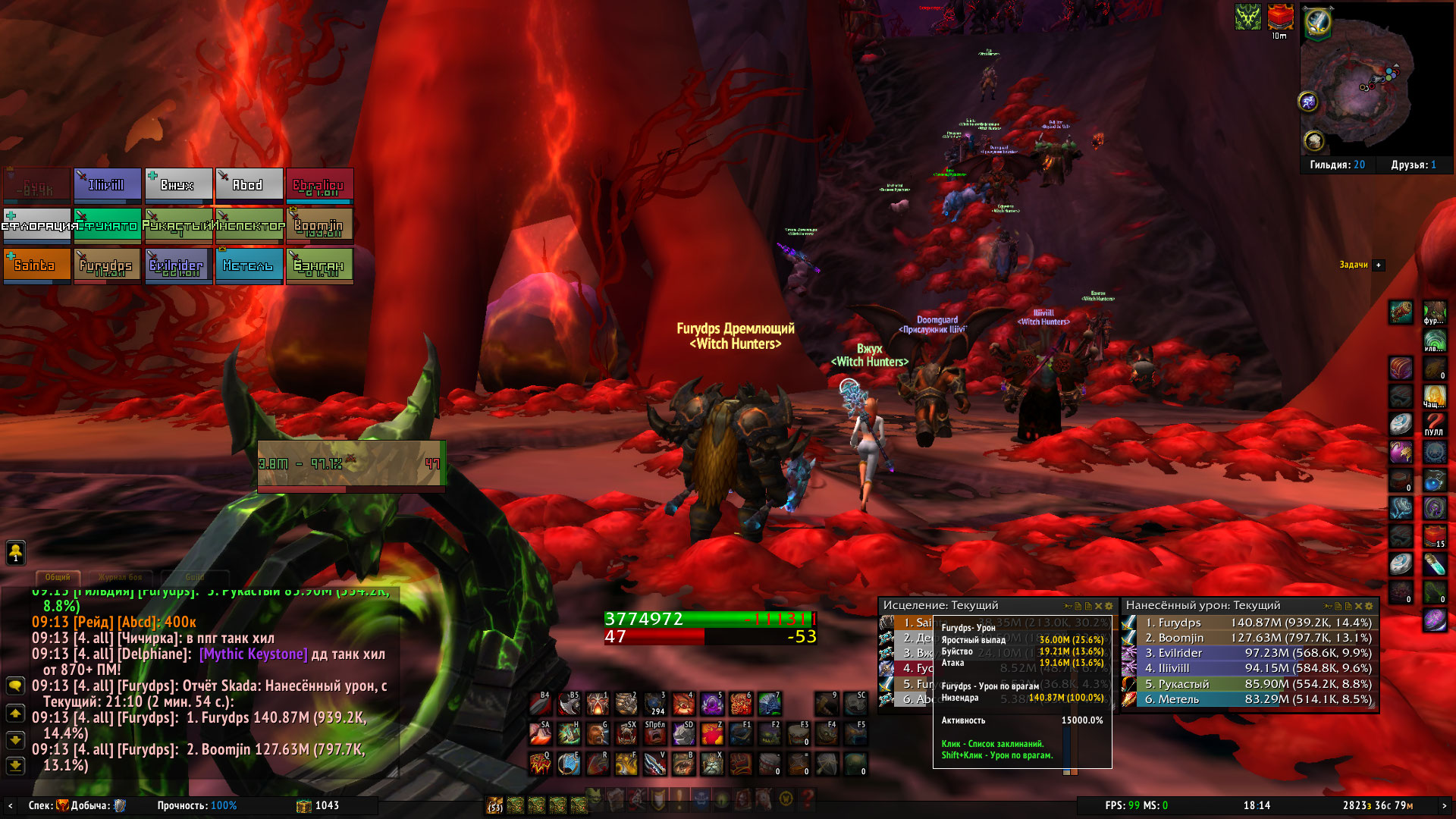Select Iliiviill in the raid frames

coord(107,185)
